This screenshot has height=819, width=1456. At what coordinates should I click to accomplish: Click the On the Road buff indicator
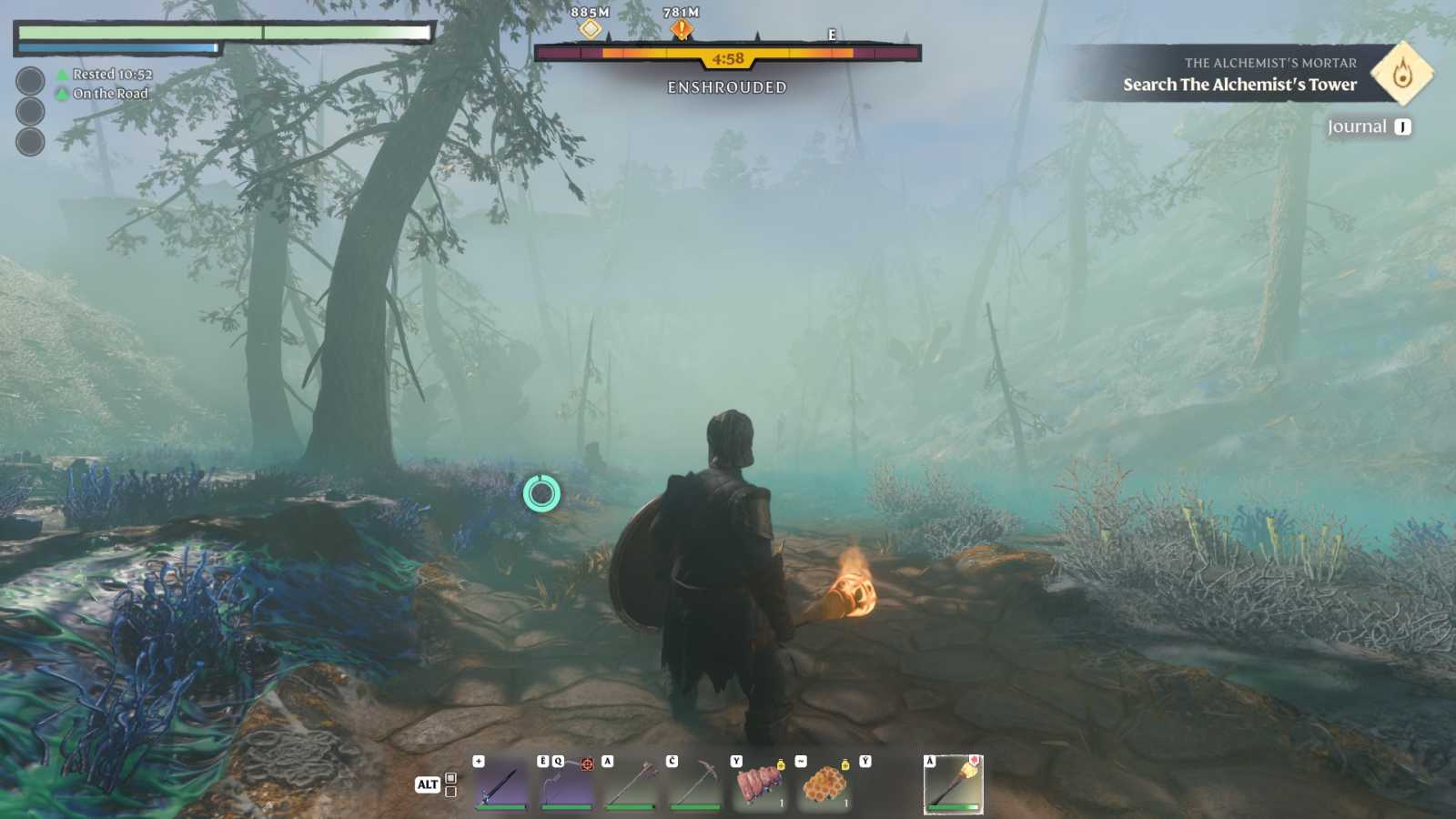[x=62, y=93]
